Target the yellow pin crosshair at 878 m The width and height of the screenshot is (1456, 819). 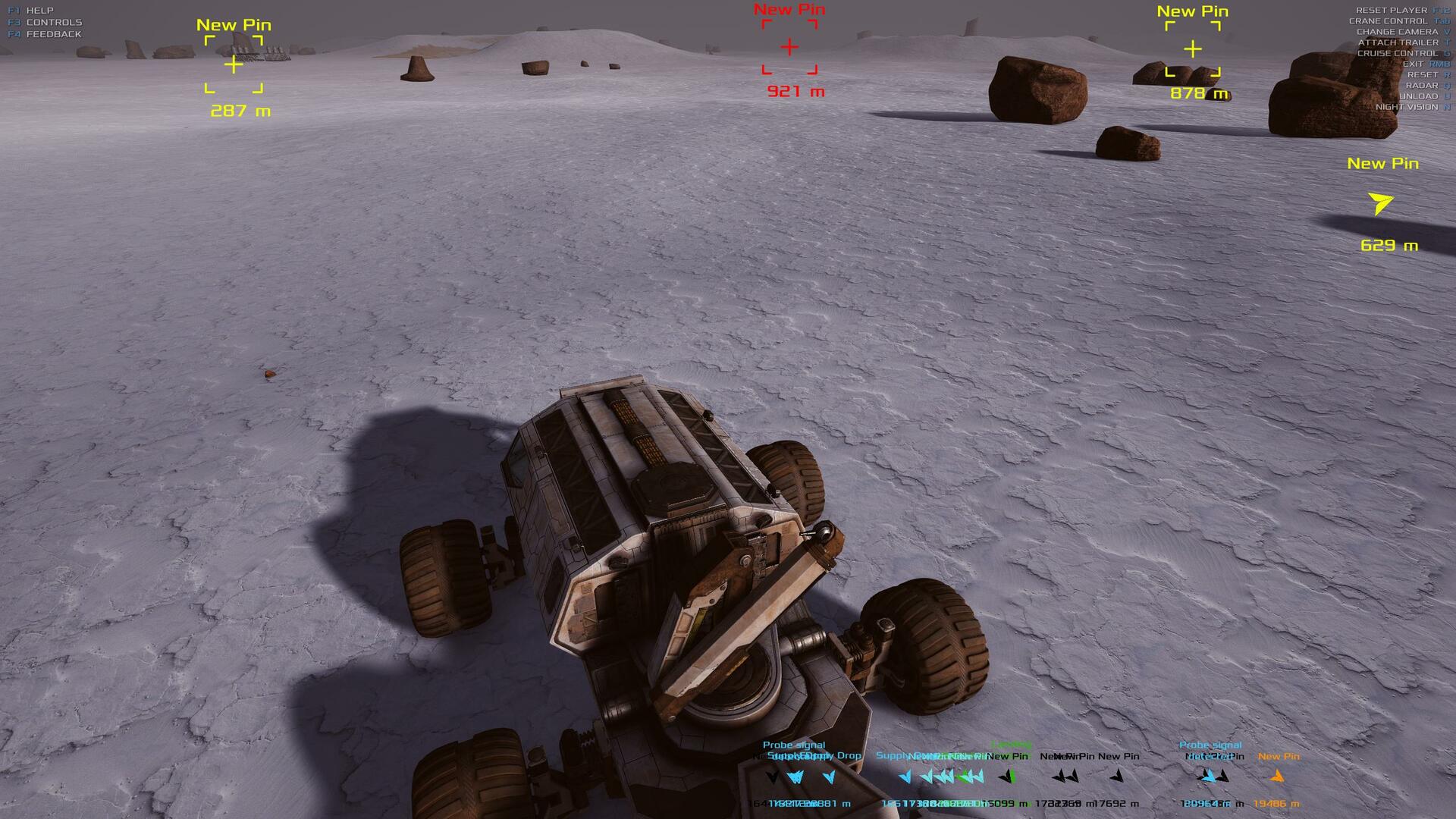(x=1193, y=49)
